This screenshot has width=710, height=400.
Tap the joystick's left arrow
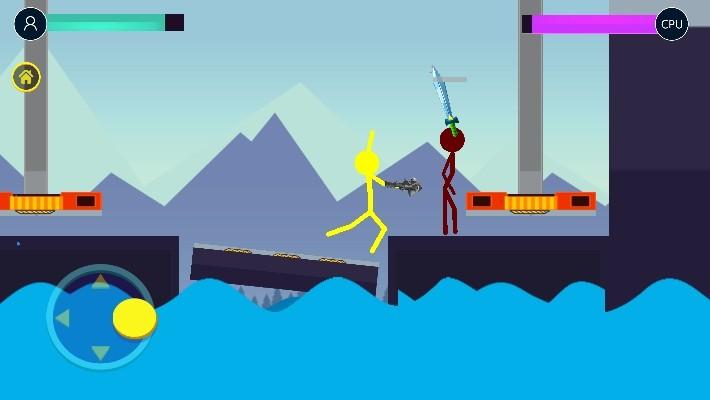pos(63,318)
